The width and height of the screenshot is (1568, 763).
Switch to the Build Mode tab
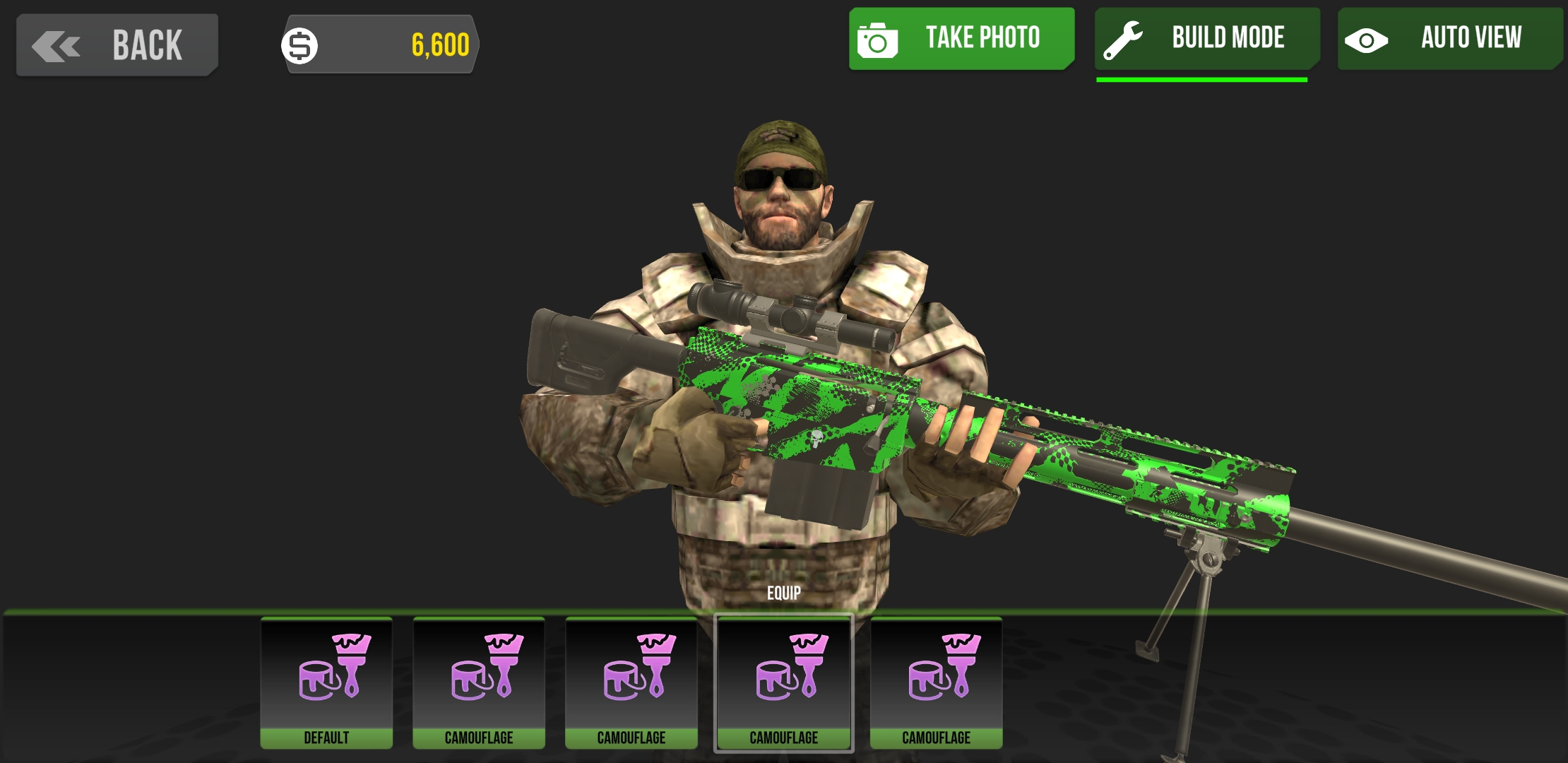1206,37
